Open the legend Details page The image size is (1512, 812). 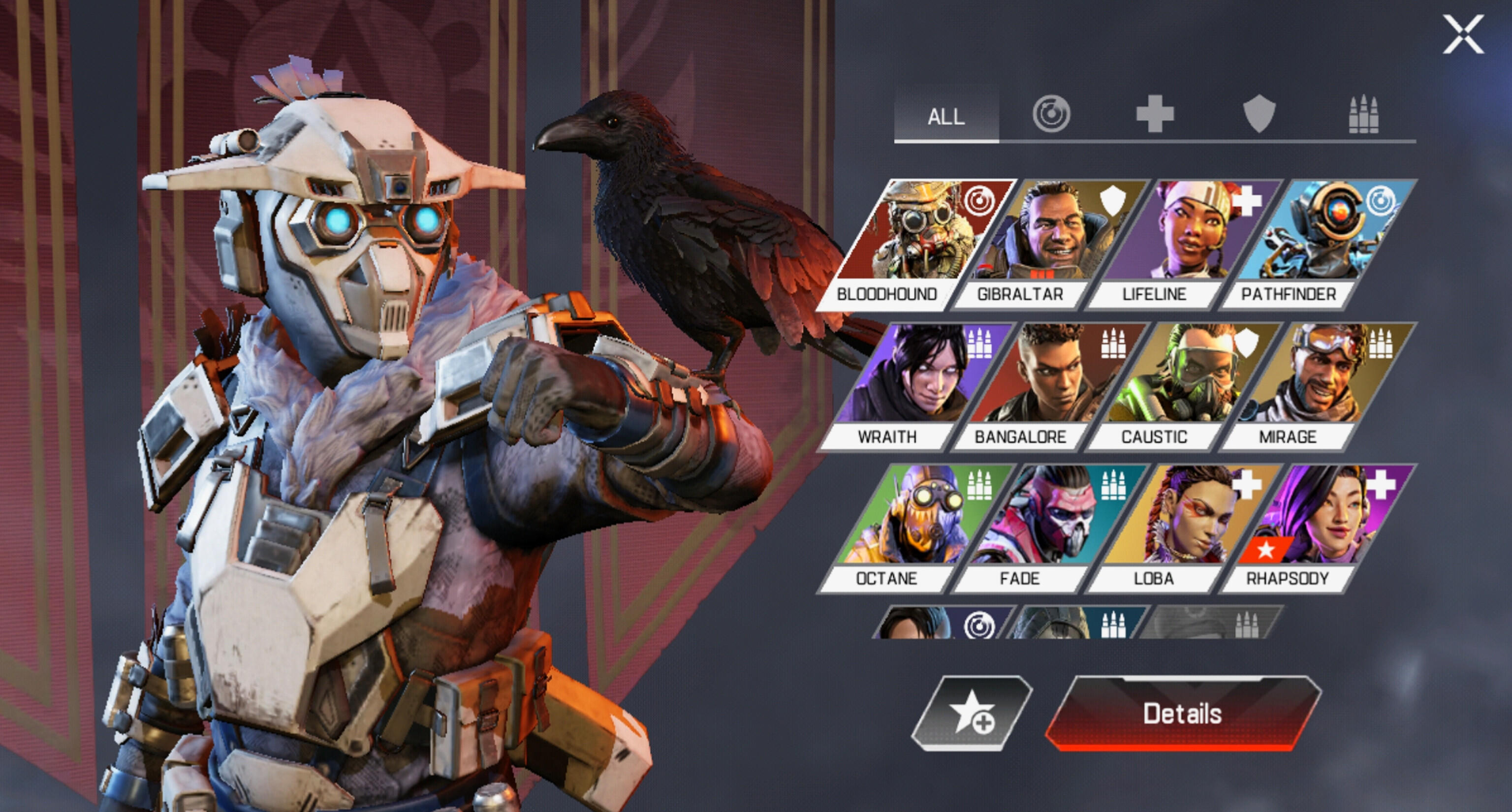pos(1182,714)
